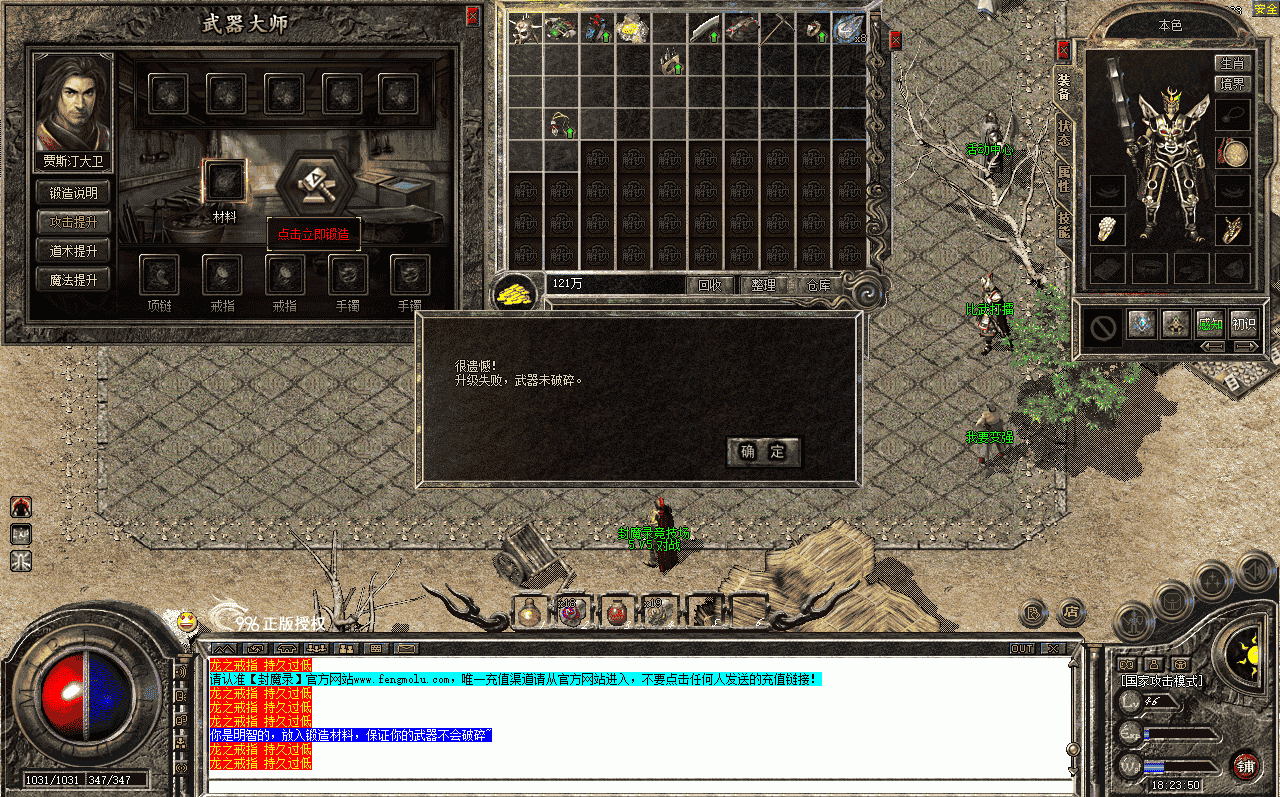Click the 回收 recycle button in the bag
Screen dimensions: 1280x797
coord(709,285)
